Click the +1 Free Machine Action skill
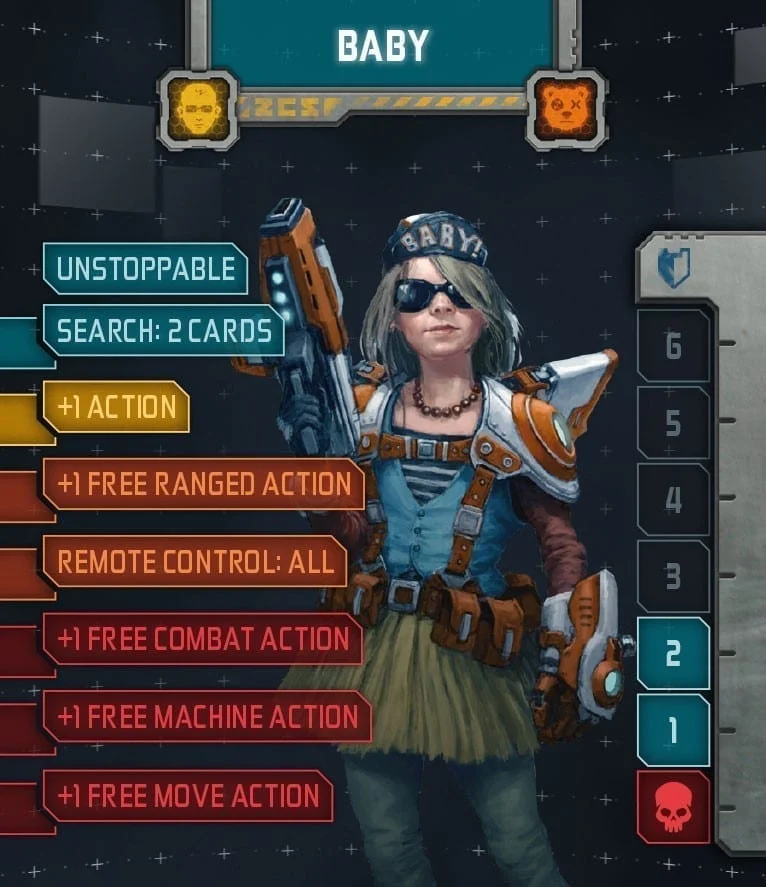 (x=206, y=717)
